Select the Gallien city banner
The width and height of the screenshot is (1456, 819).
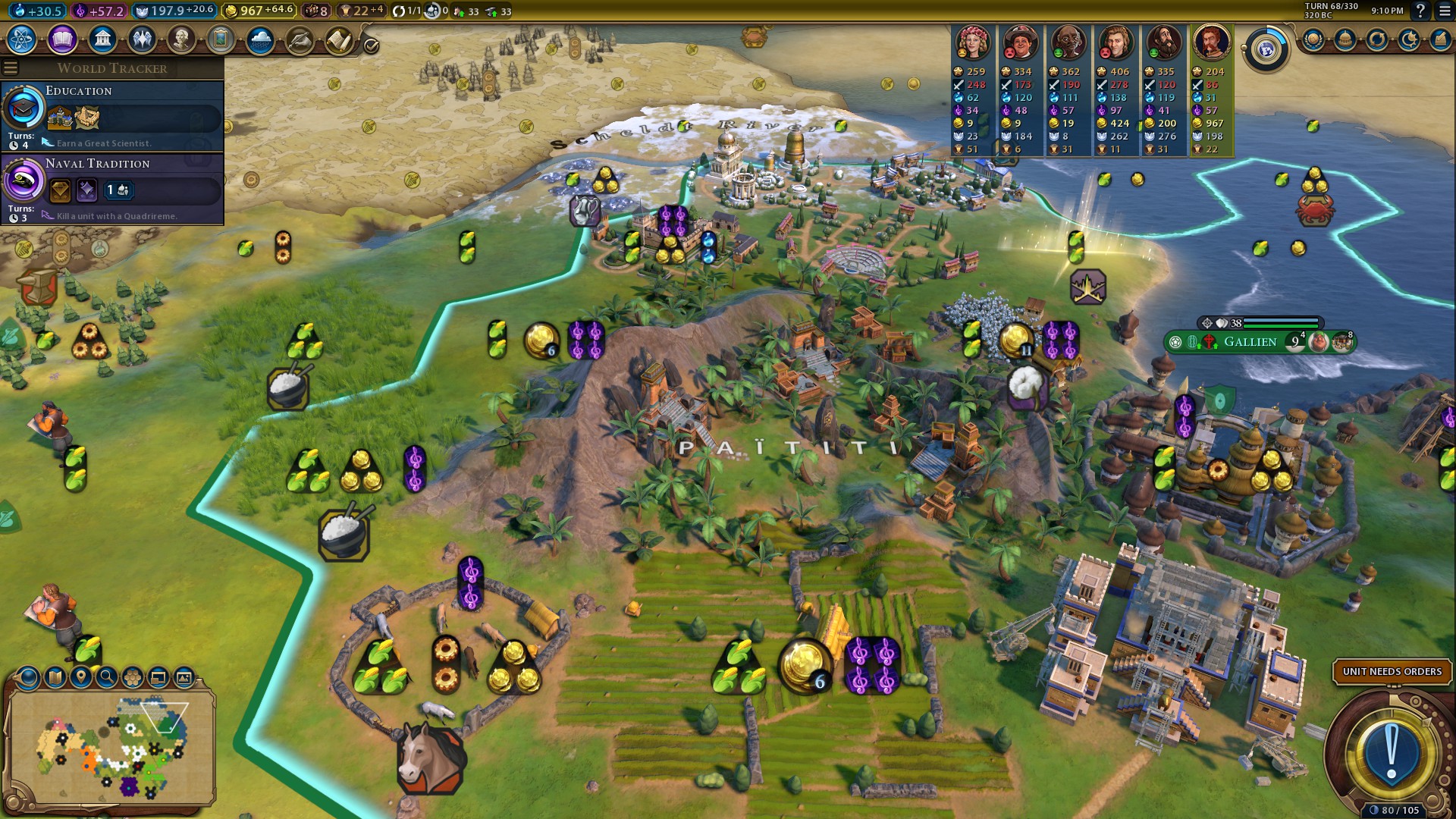coord(1250,342)
